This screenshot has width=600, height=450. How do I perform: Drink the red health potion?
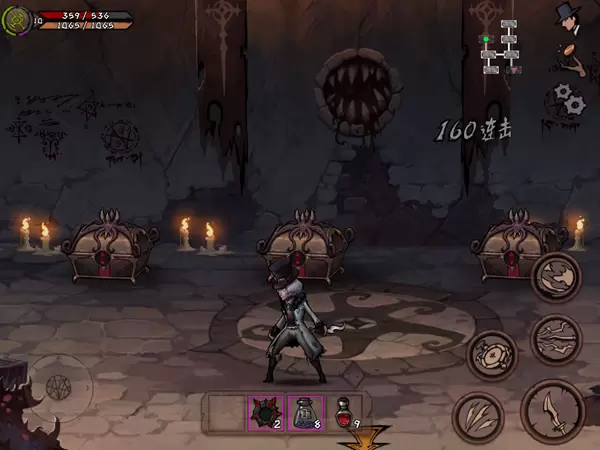point(345,412)
